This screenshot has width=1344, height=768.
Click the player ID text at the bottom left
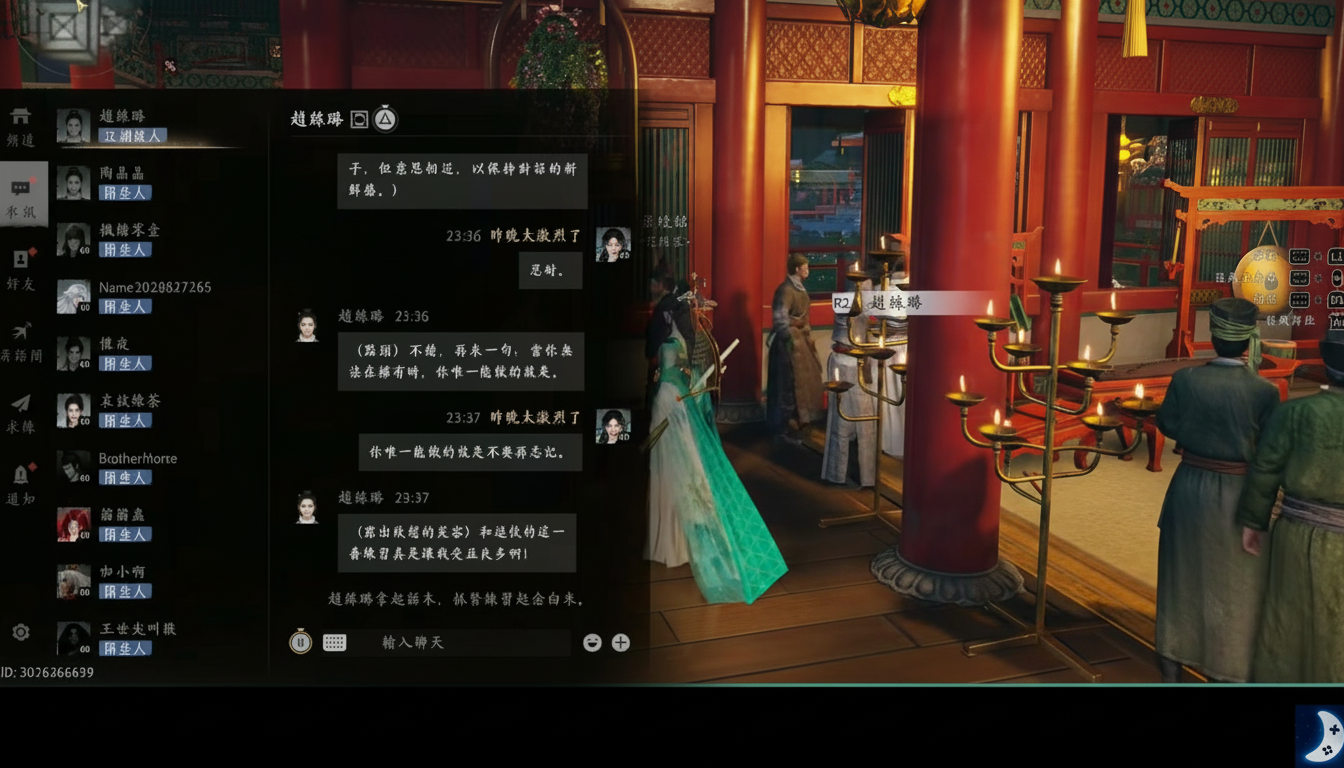pos(46,673)
